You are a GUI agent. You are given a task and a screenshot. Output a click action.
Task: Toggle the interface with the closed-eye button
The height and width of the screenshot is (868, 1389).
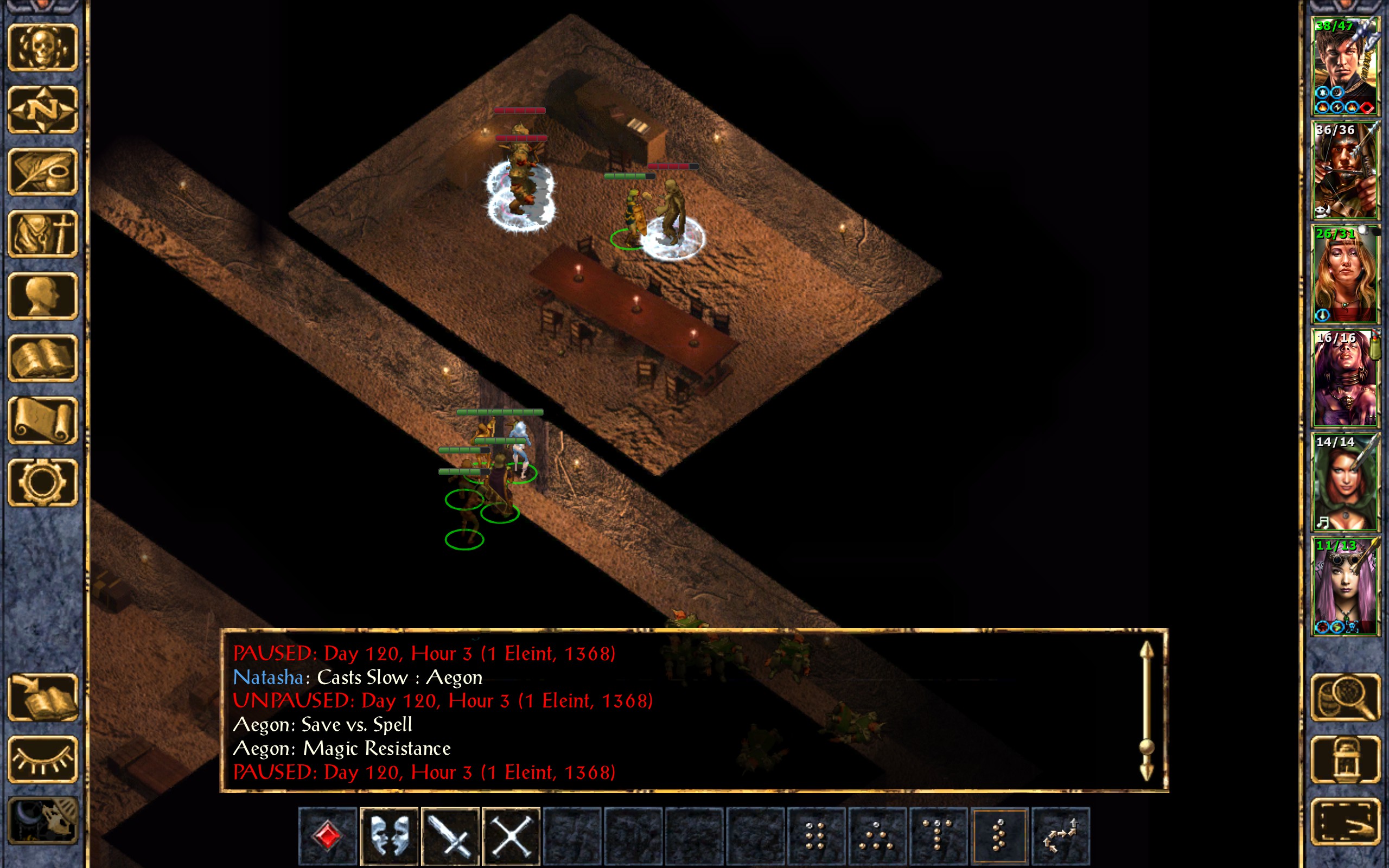[x=42, y=759]
